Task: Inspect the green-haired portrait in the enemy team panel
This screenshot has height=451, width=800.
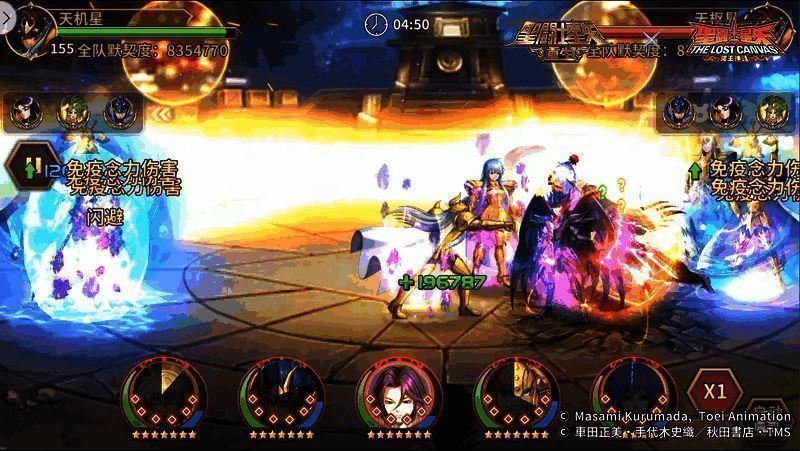Action: tap(773, 112)
